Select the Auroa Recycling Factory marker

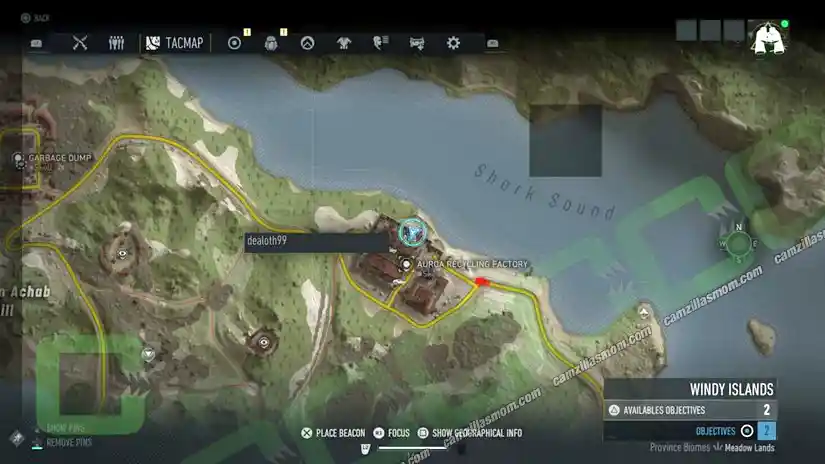tap(407, 264)
